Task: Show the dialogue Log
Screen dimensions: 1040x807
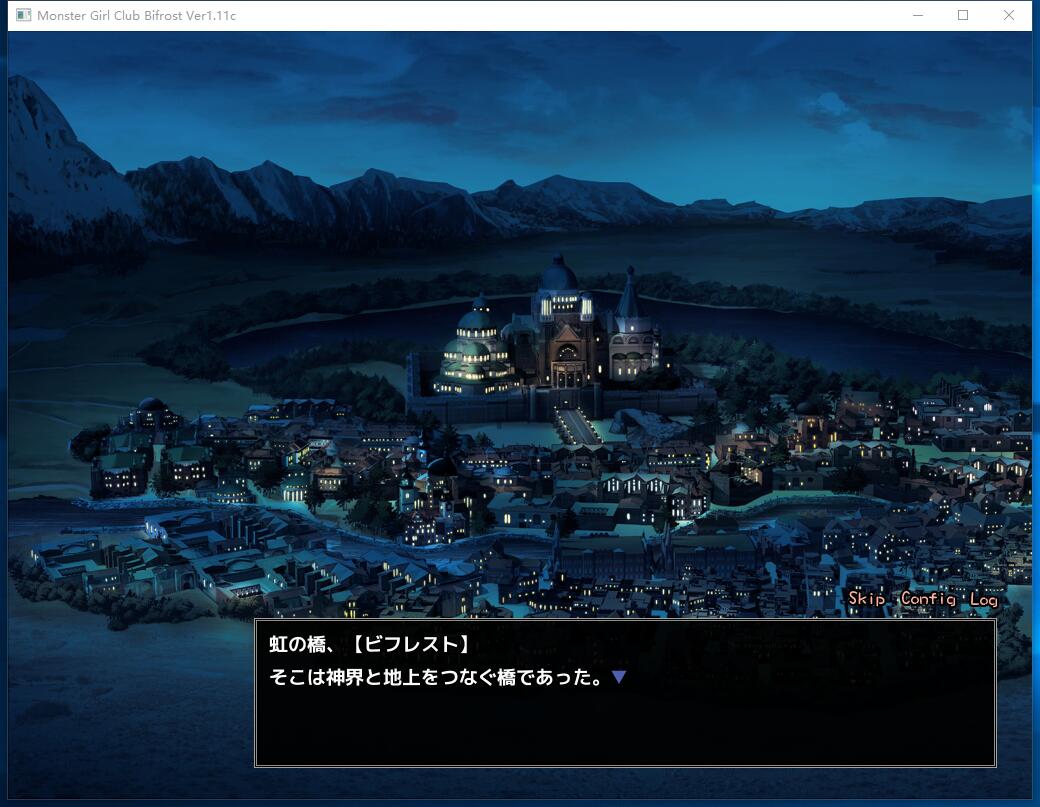Action: [x=984, y=598]
